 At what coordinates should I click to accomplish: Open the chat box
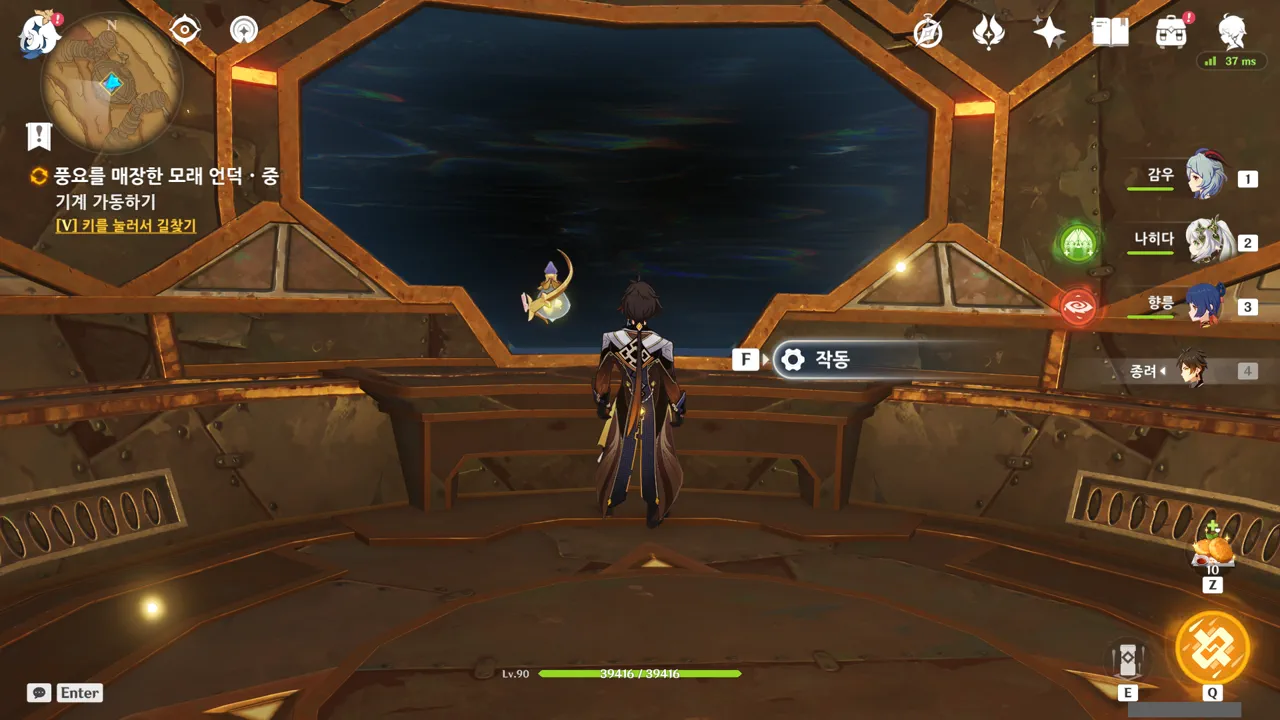pyautogui.click(x=66, y=692)
